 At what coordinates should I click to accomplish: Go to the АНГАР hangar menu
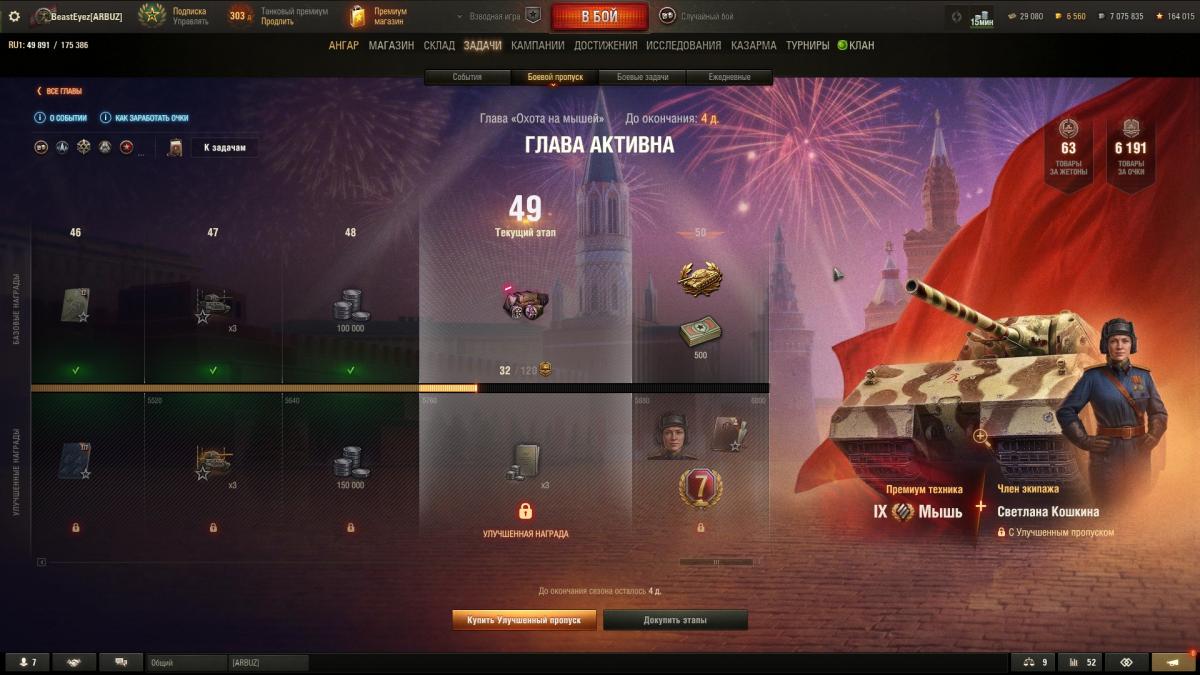tap(343, 46)
